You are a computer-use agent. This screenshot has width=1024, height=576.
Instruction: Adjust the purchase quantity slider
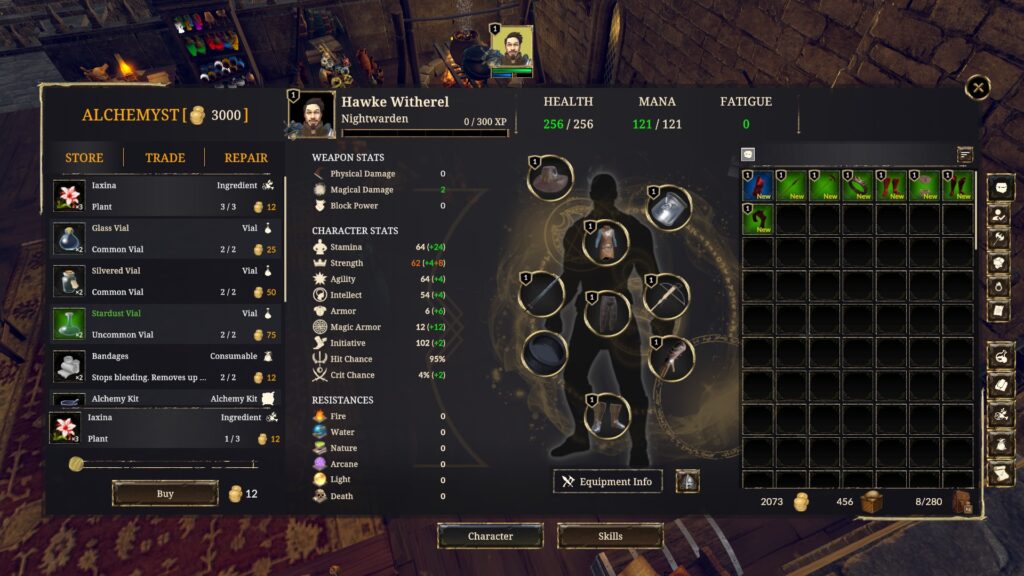click(76, 464)
